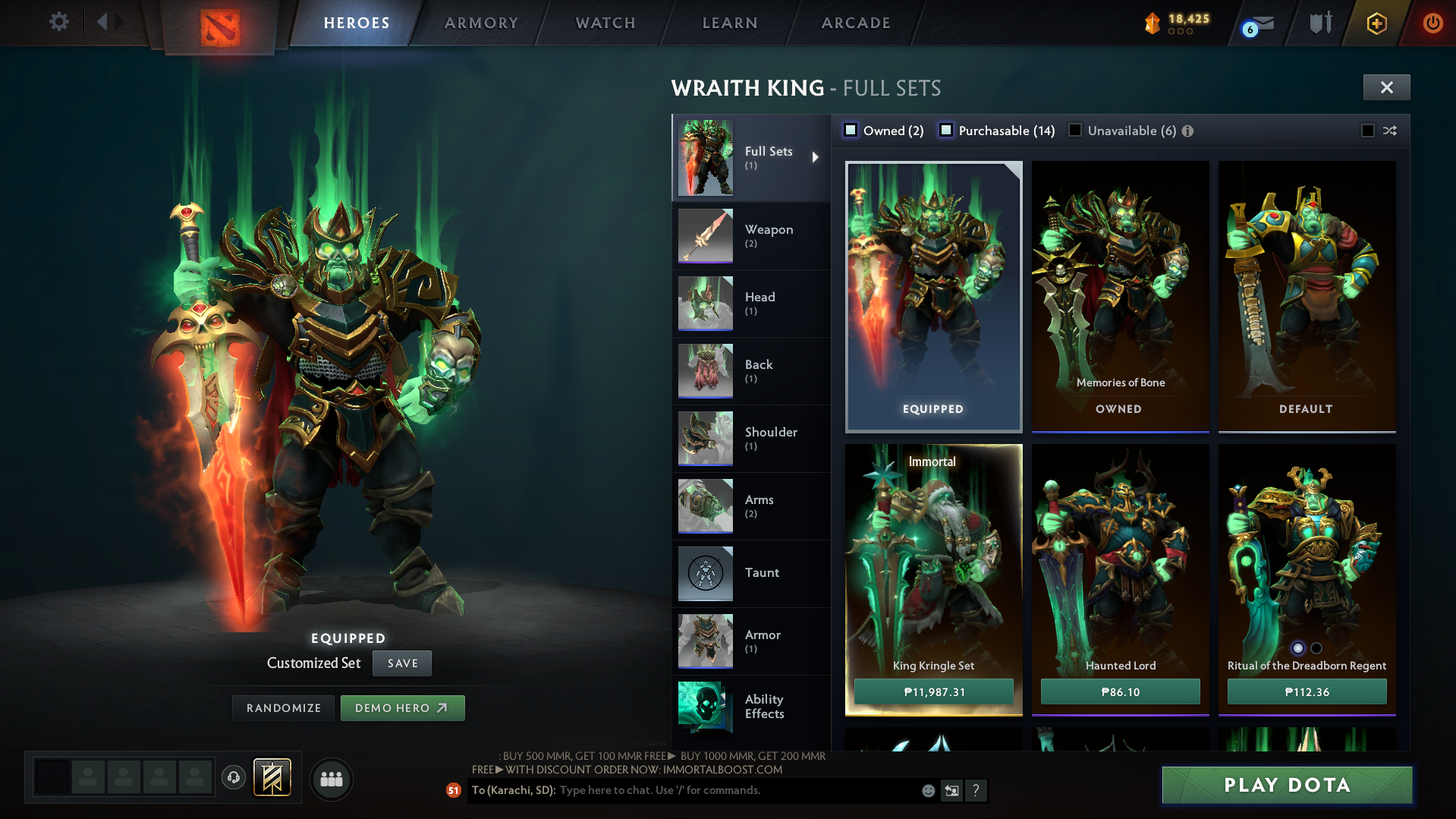Viewport: 1456px width, 819px height.
Task: Open the emoticon picker in chat
Action: point(927,790)
